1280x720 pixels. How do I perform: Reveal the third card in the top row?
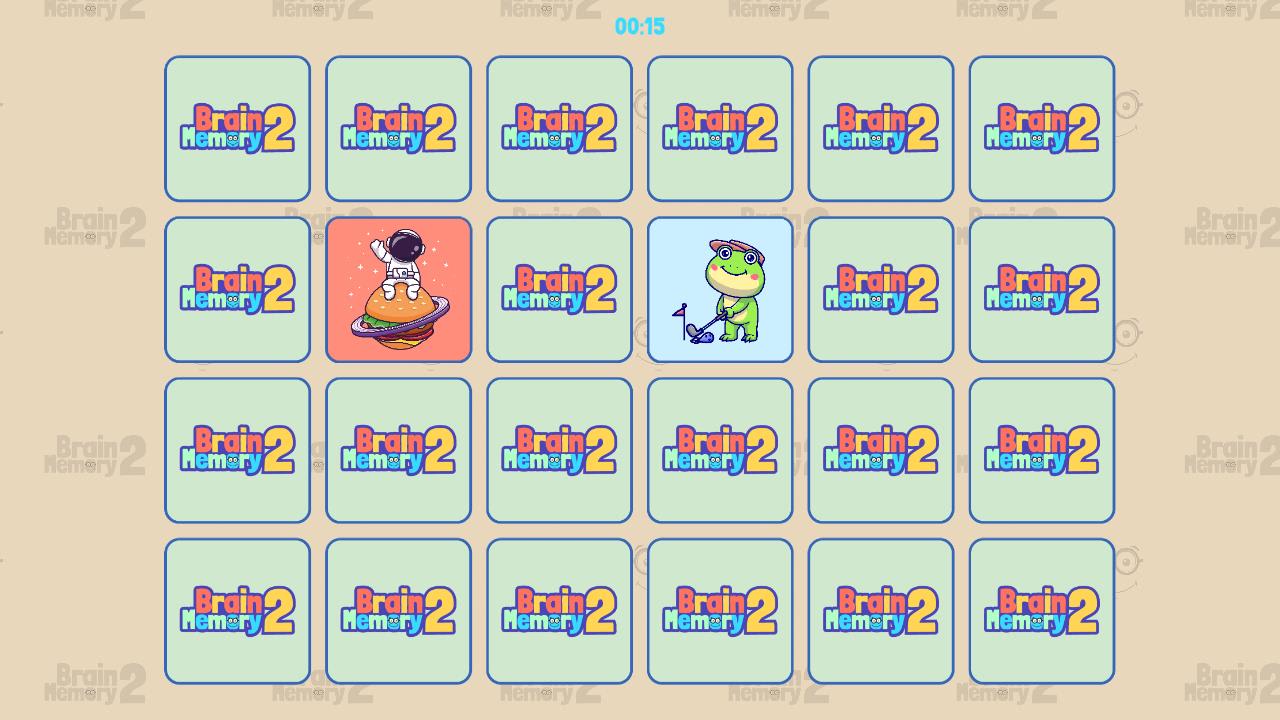(x=559, y=128)
